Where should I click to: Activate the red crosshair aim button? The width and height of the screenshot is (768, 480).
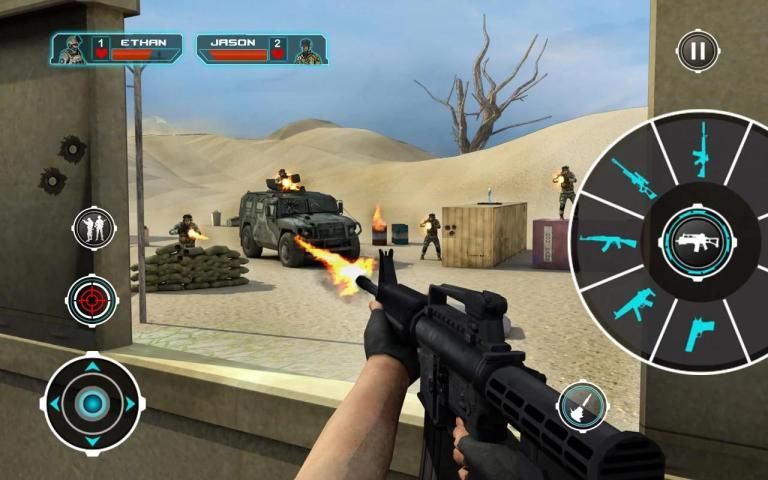93,299
